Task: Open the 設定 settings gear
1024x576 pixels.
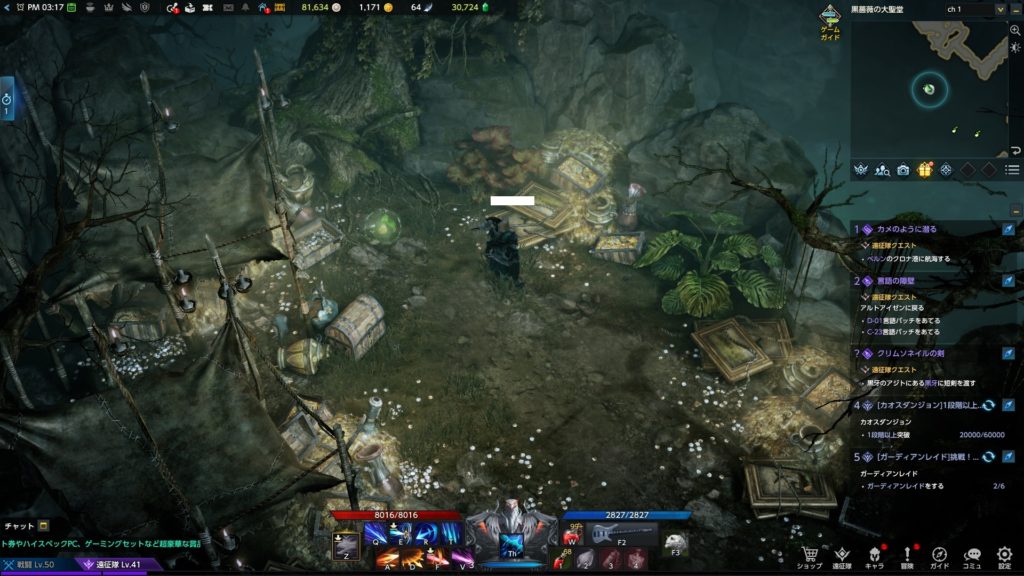Action: (x=1005, y=553)
